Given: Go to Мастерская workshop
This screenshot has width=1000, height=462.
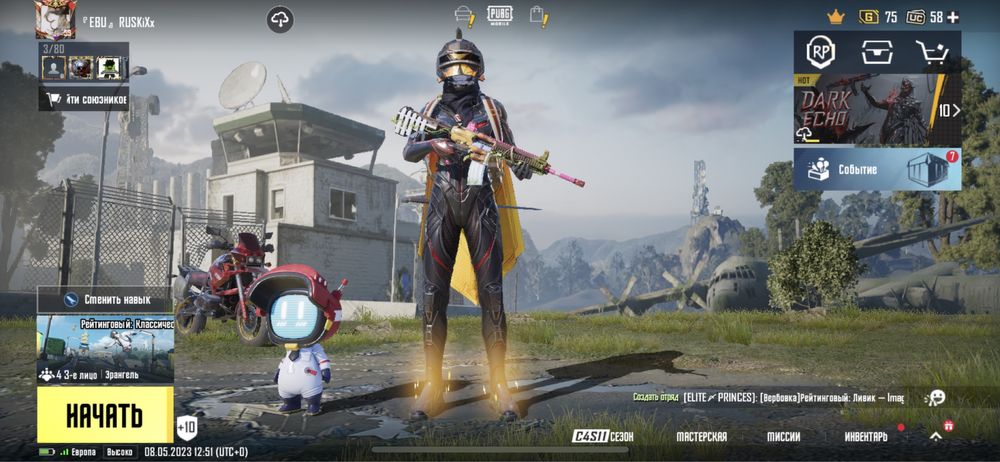Looking at the screenshot, I should point(701,437).
